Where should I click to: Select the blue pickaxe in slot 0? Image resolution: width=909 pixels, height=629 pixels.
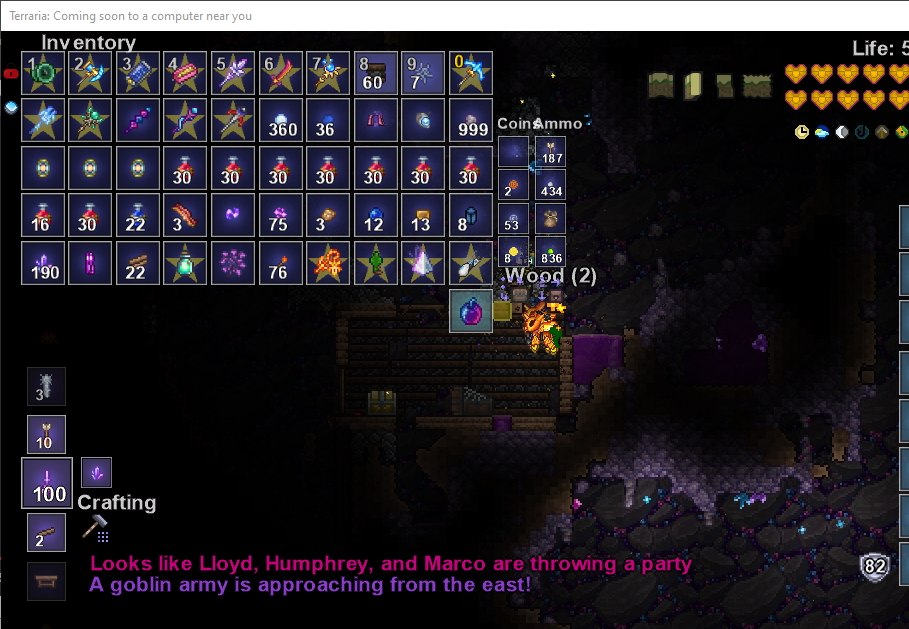[470, 73]
